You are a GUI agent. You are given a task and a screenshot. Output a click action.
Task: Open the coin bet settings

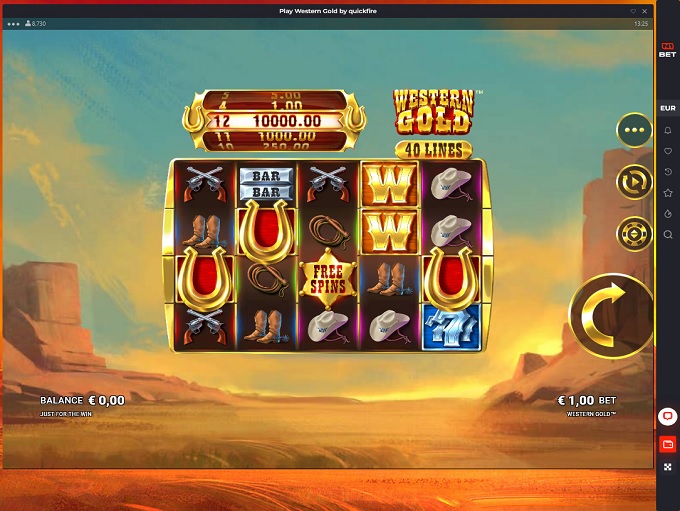tap(634, 233)
